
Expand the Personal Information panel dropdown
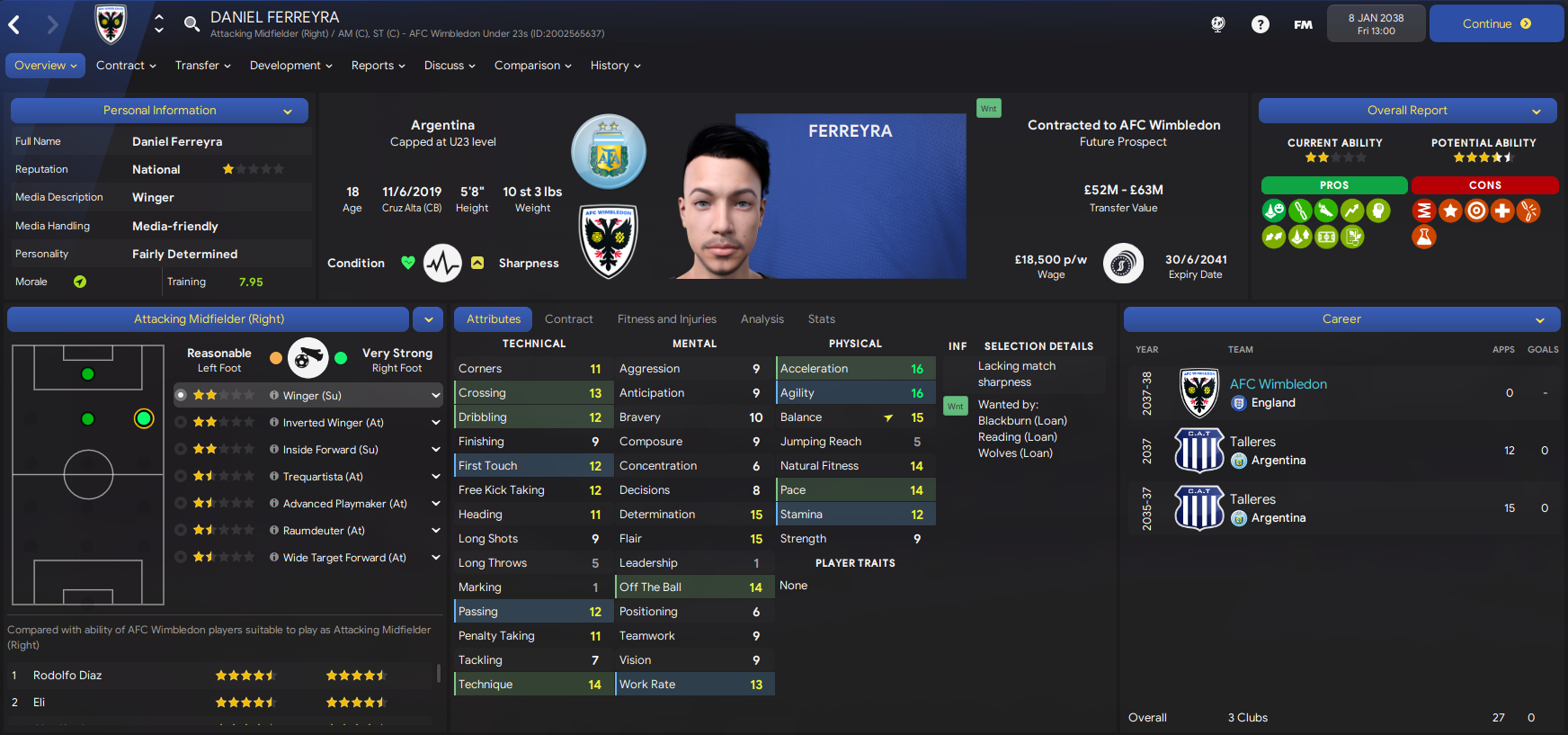288,112
